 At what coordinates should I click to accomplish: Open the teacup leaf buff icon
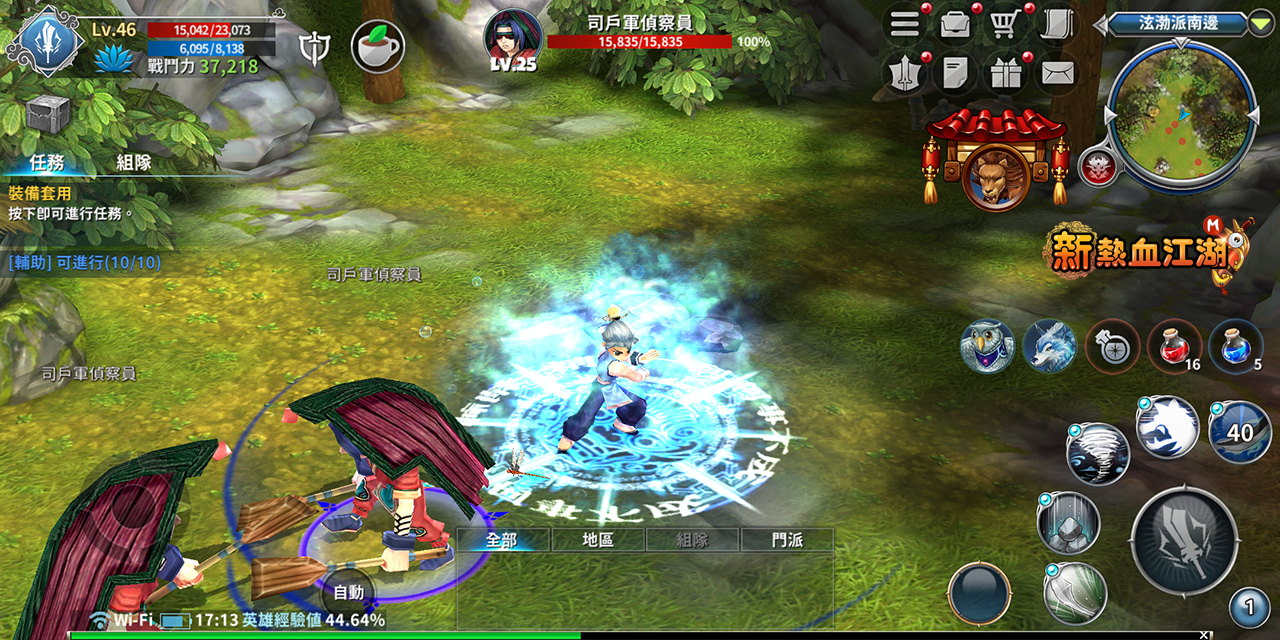click(378, 47)
